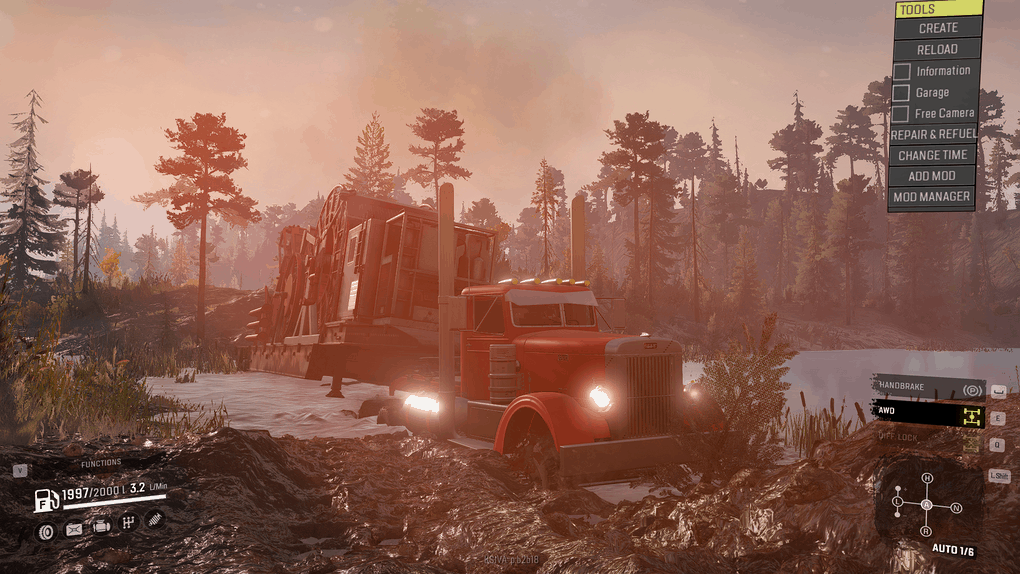The height and width of the screenshot is (574, 1020).
Task: Select the gearbox status icon
Action: [x=128, y=521]
